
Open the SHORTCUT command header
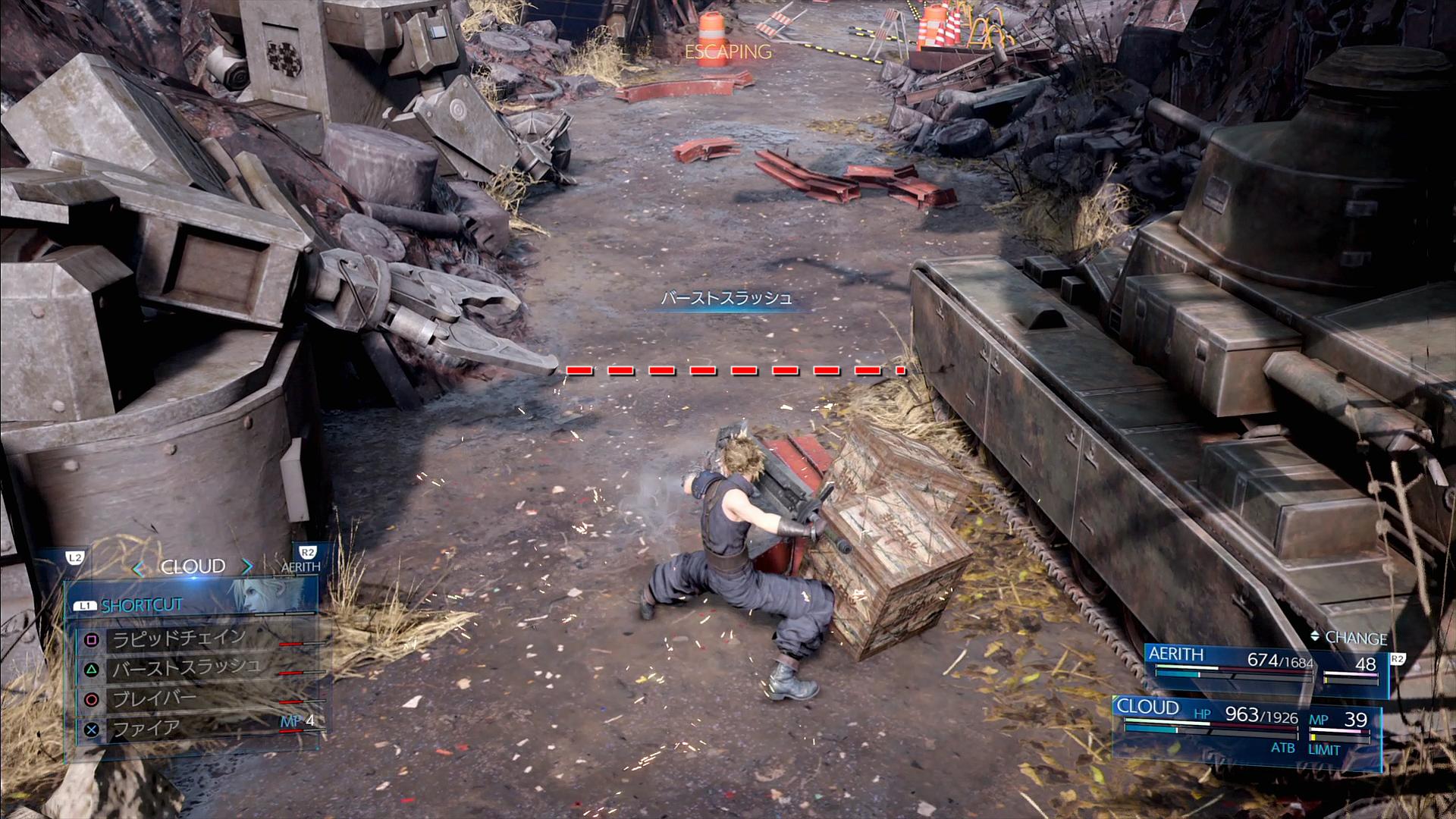[142, 605]
